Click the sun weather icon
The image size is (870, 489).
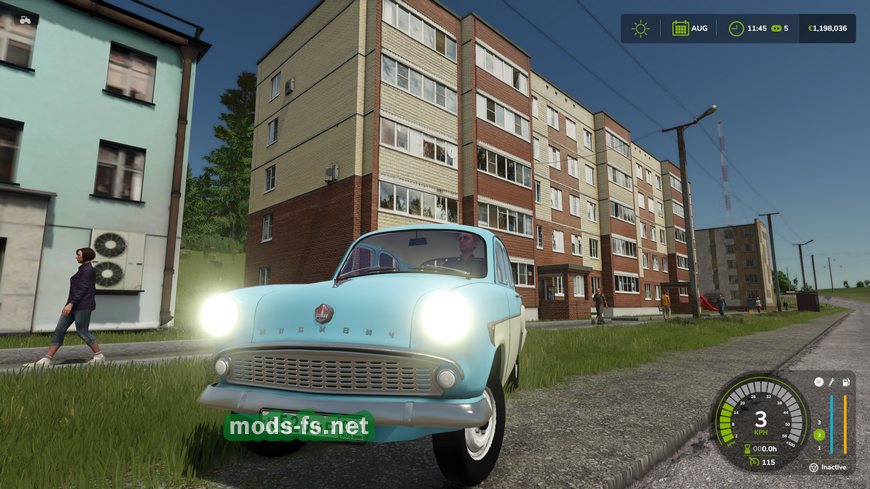640,28
